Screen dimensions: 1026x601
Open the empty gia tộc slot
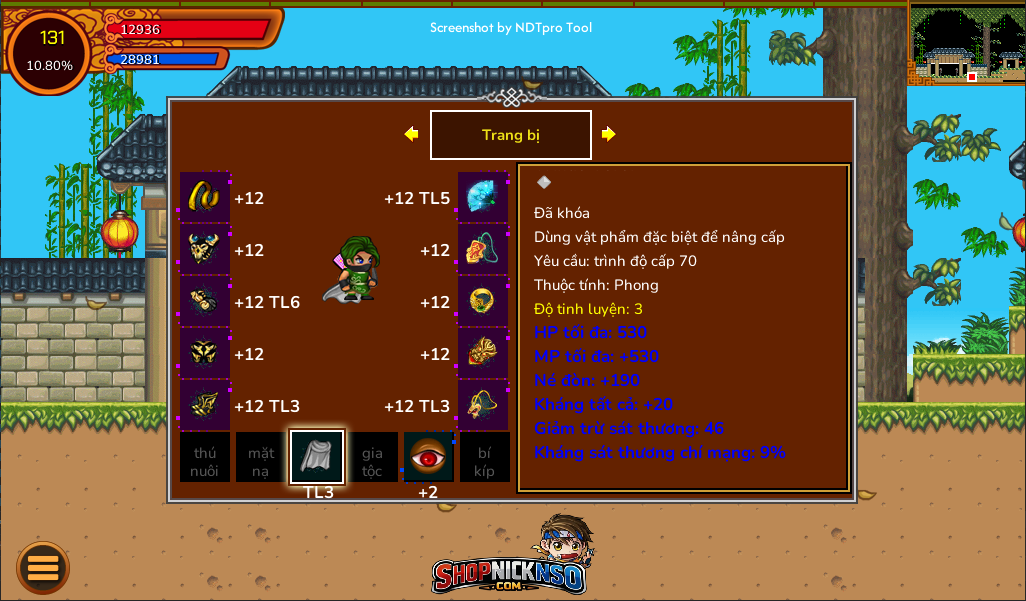click(372, 458)
